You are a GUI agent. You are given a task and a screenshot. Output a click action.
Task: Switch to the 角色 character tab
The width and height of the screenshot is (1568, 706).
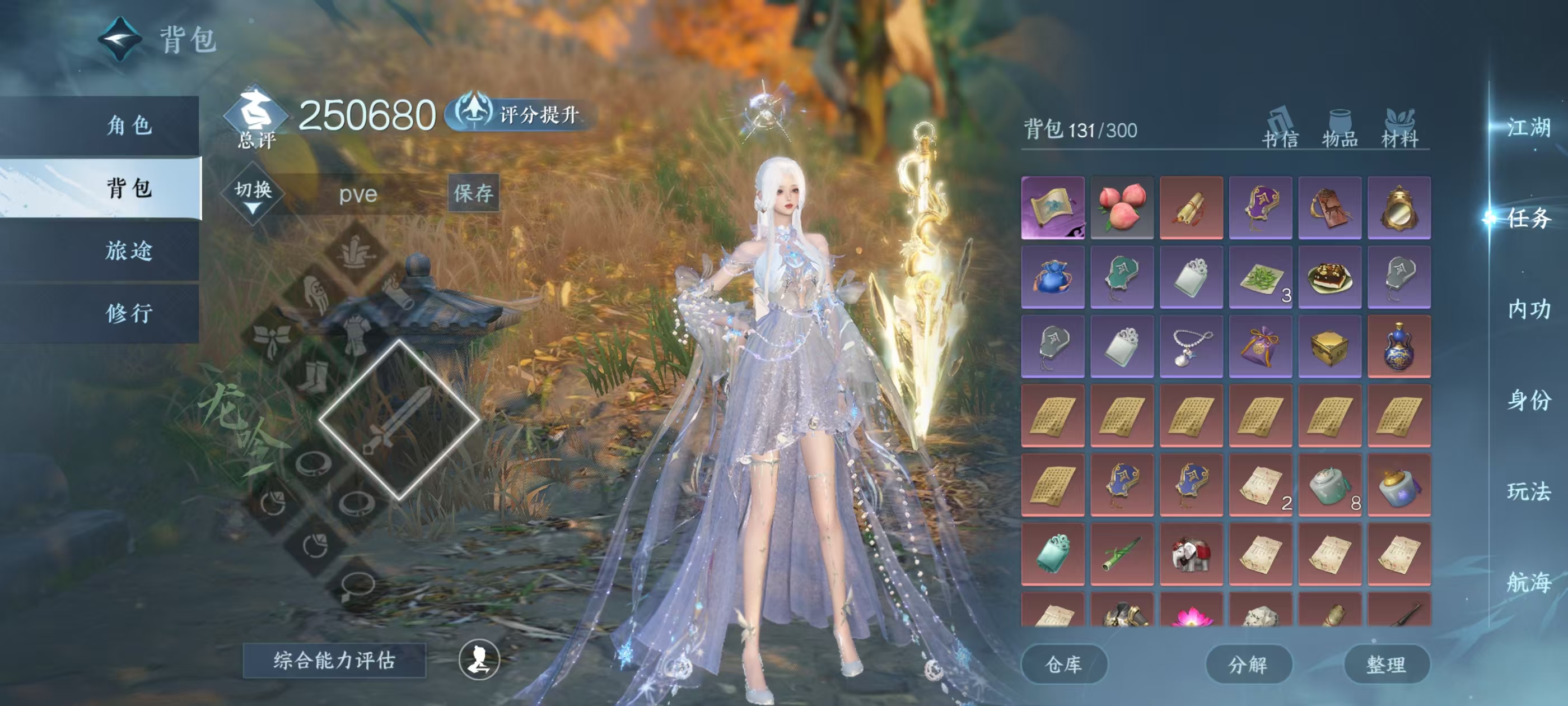click(x=128, y=126)
